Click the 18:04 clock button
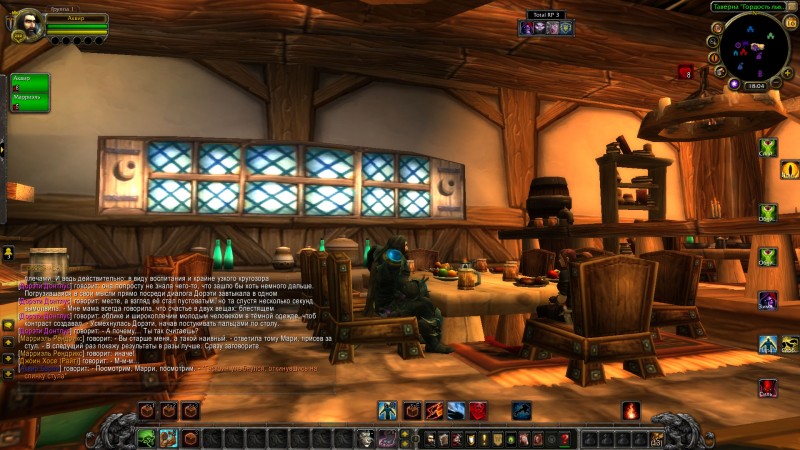The height and width of the screenshot is (450, 800). [x=756, y=86]
